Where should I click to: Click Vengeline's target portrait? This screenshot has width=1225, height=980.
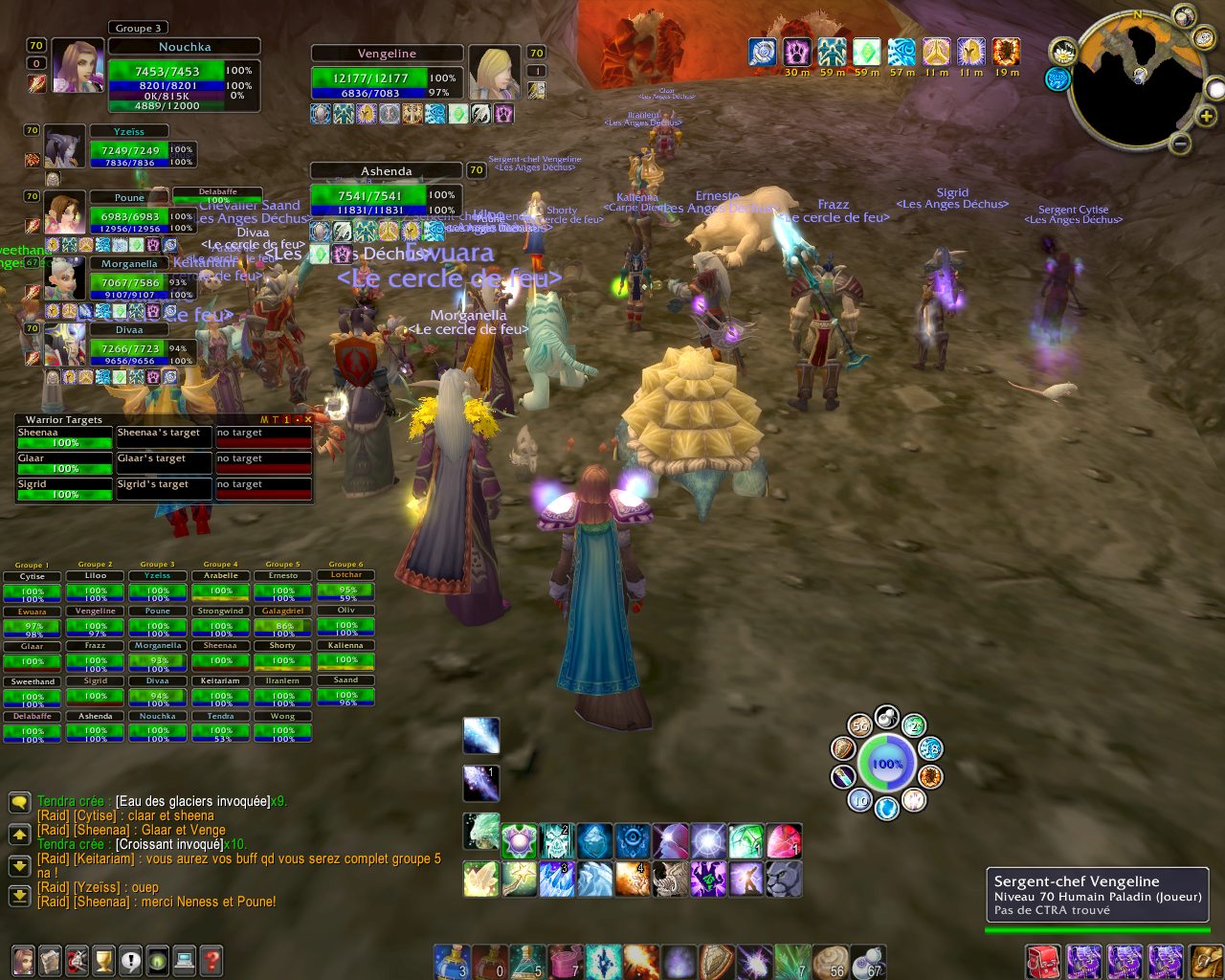click(x=494, y=72)
